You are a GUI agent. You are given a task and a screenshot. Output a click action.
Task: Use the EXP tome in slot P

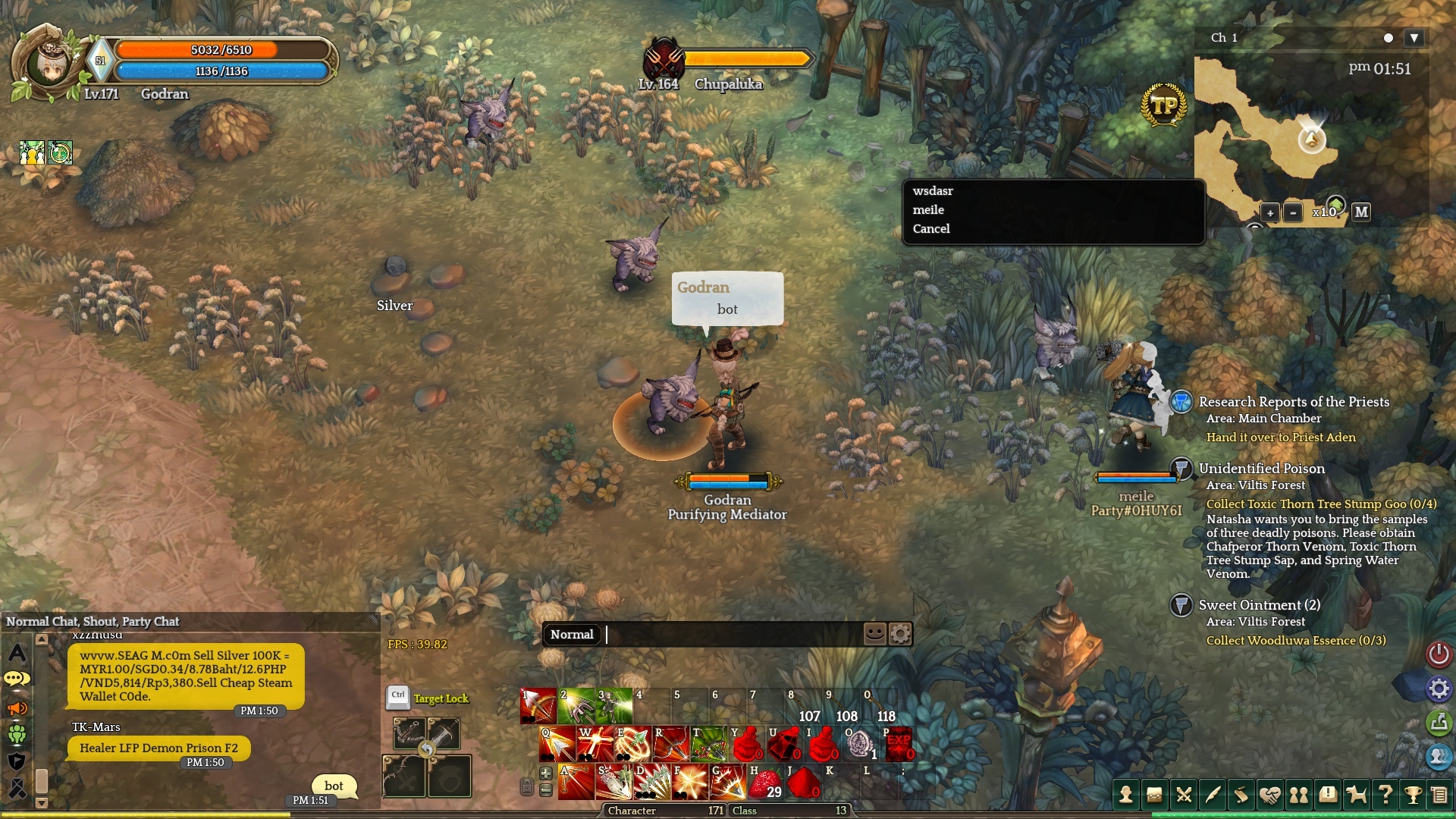[x=898, y=744]
